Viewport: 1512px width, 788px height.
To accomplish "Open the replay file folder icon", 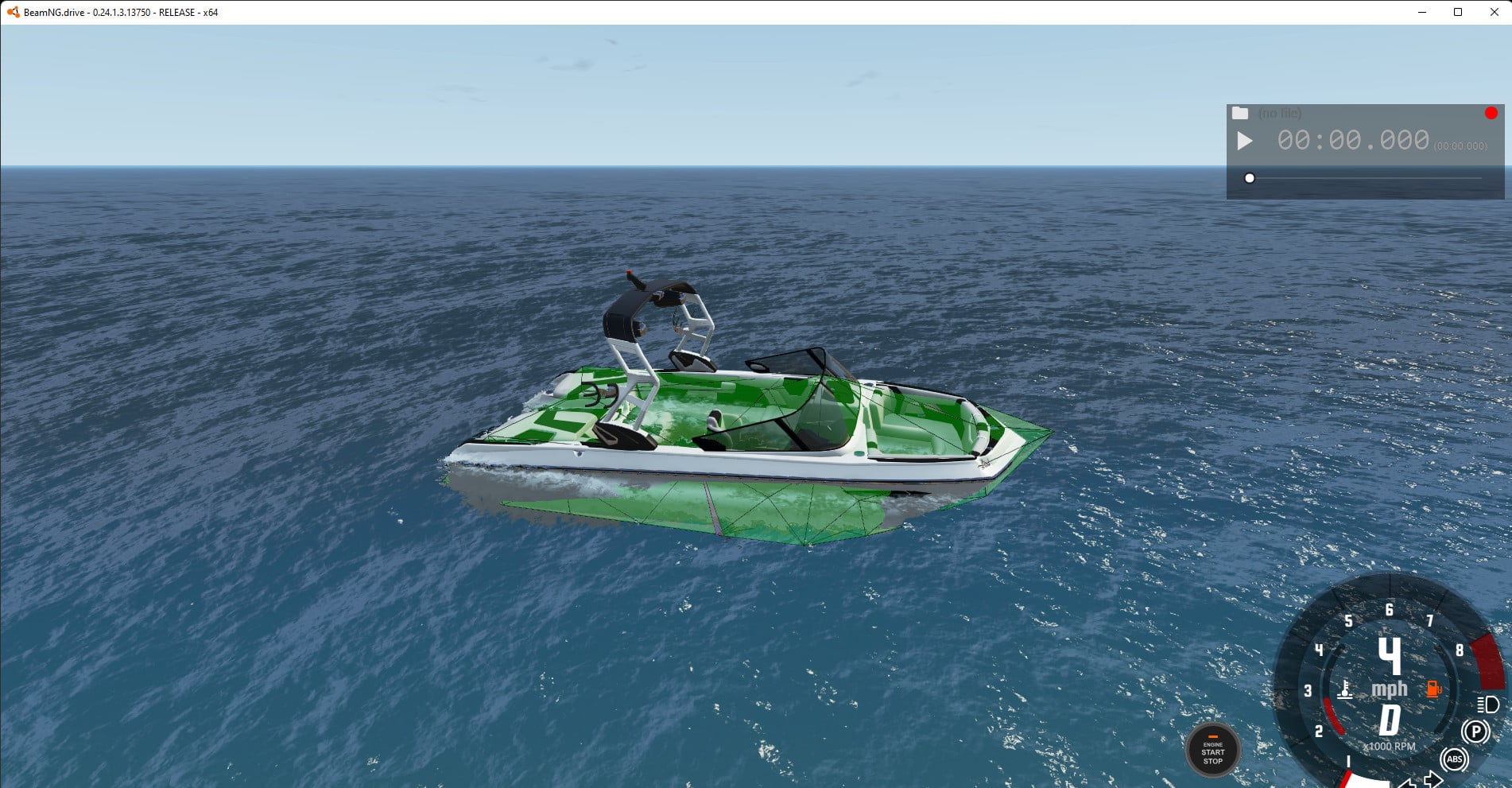I will click(x=1241, y=113).
